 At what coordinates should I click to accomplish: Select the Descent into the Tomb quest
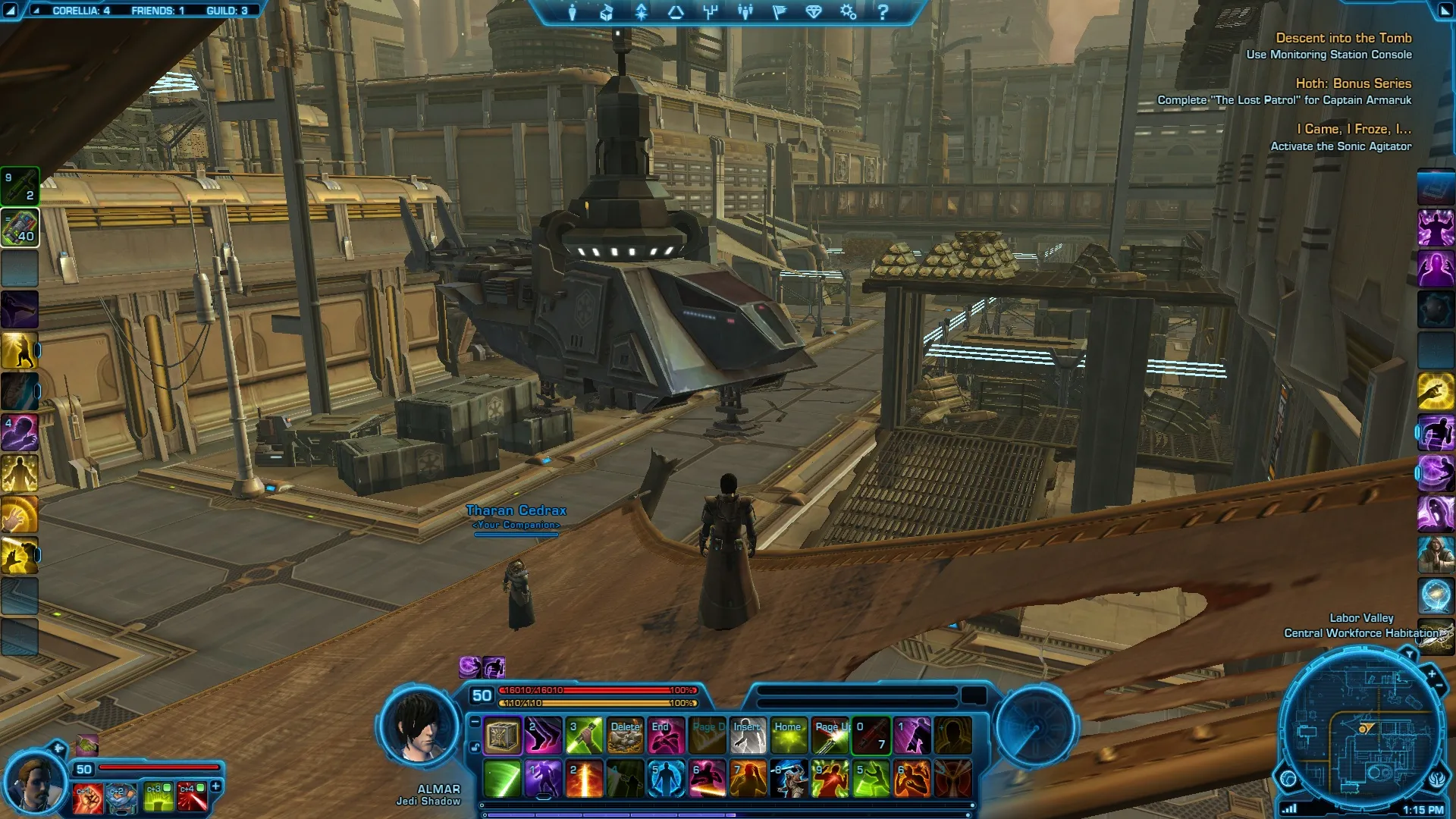point(1343,38)
